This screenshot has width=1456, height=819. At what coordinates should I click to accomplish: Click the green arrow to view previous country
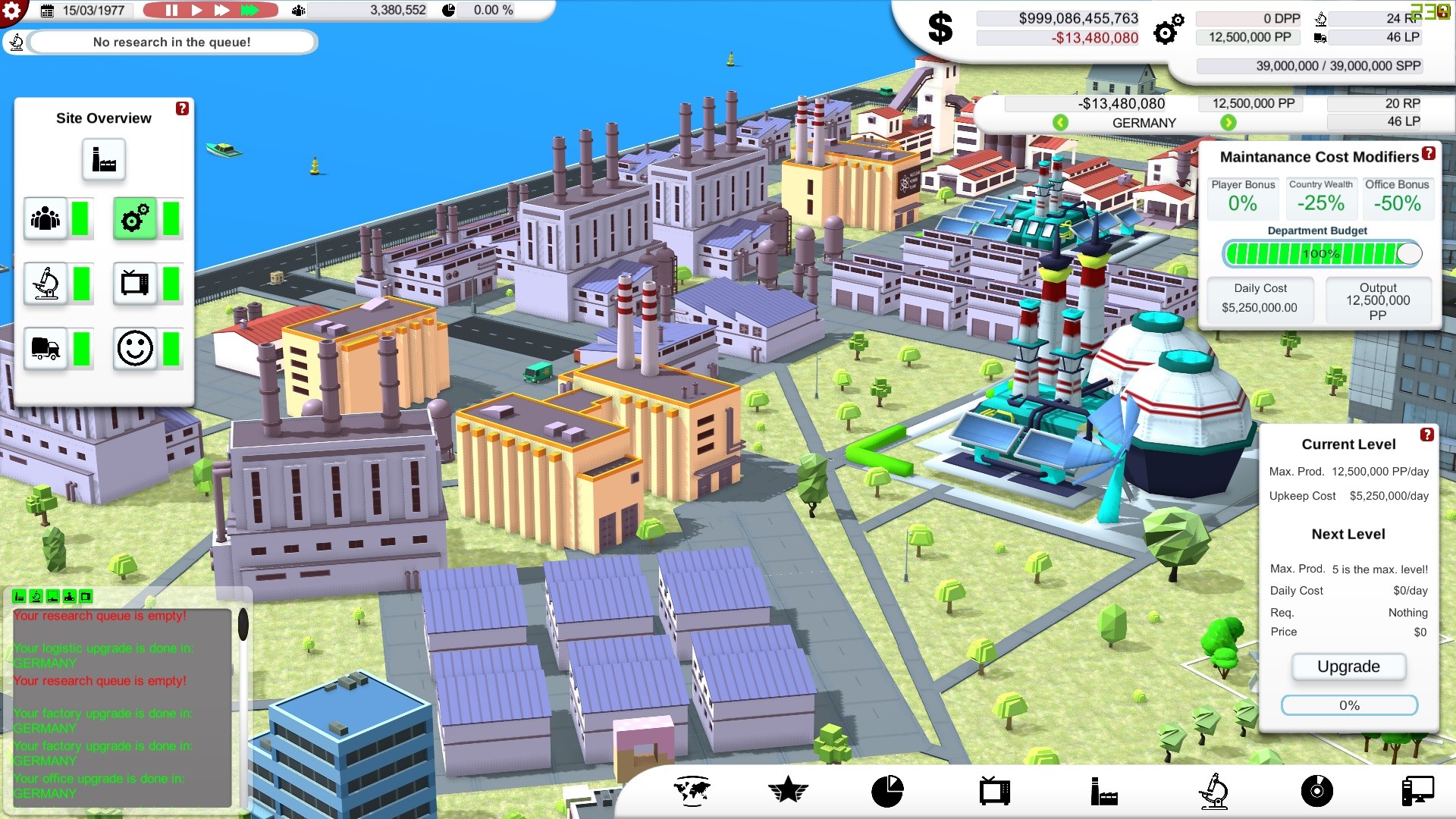click(1059, 122)
